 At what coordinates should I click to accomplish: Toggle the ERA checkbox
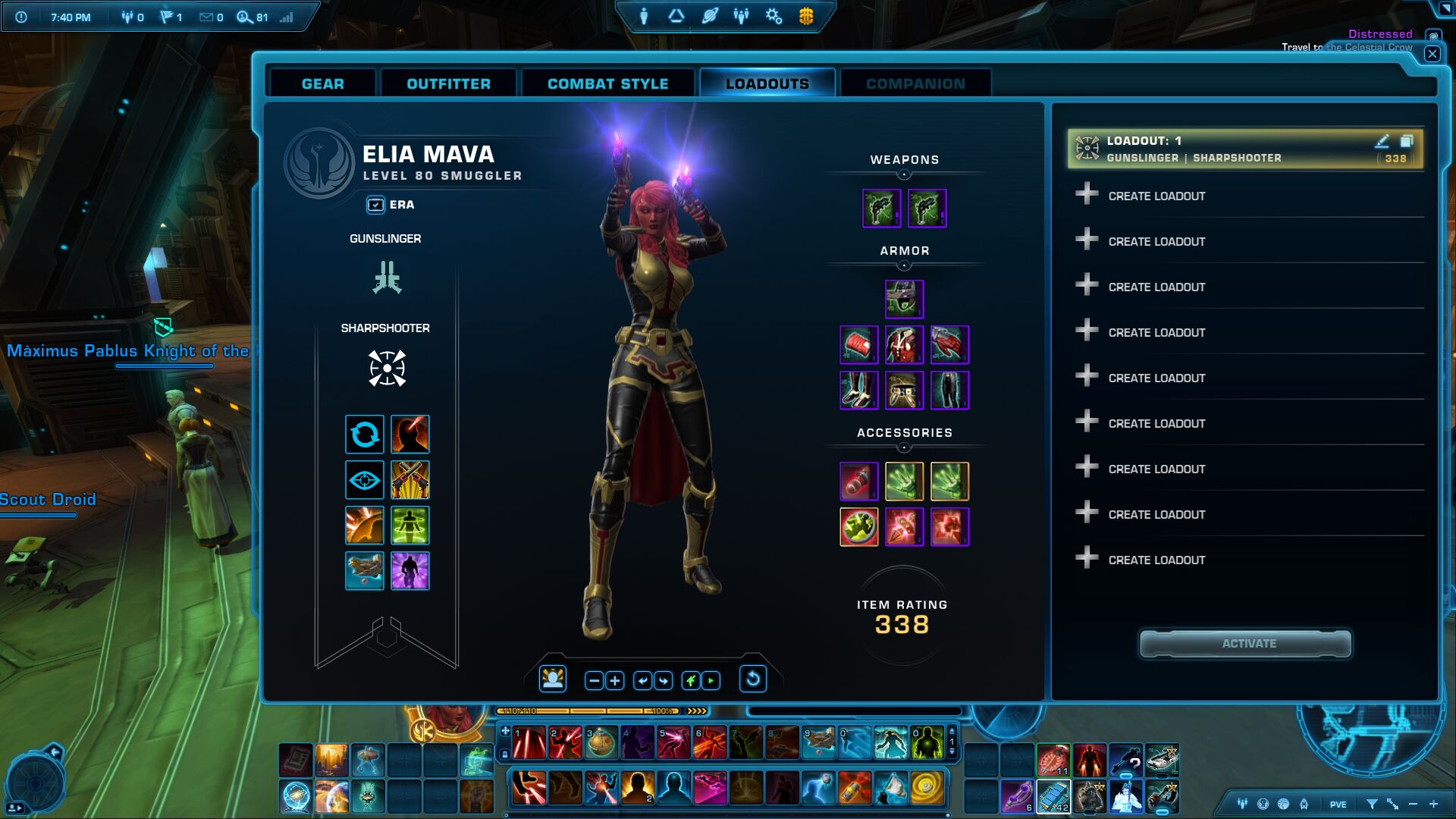[375, 205]
